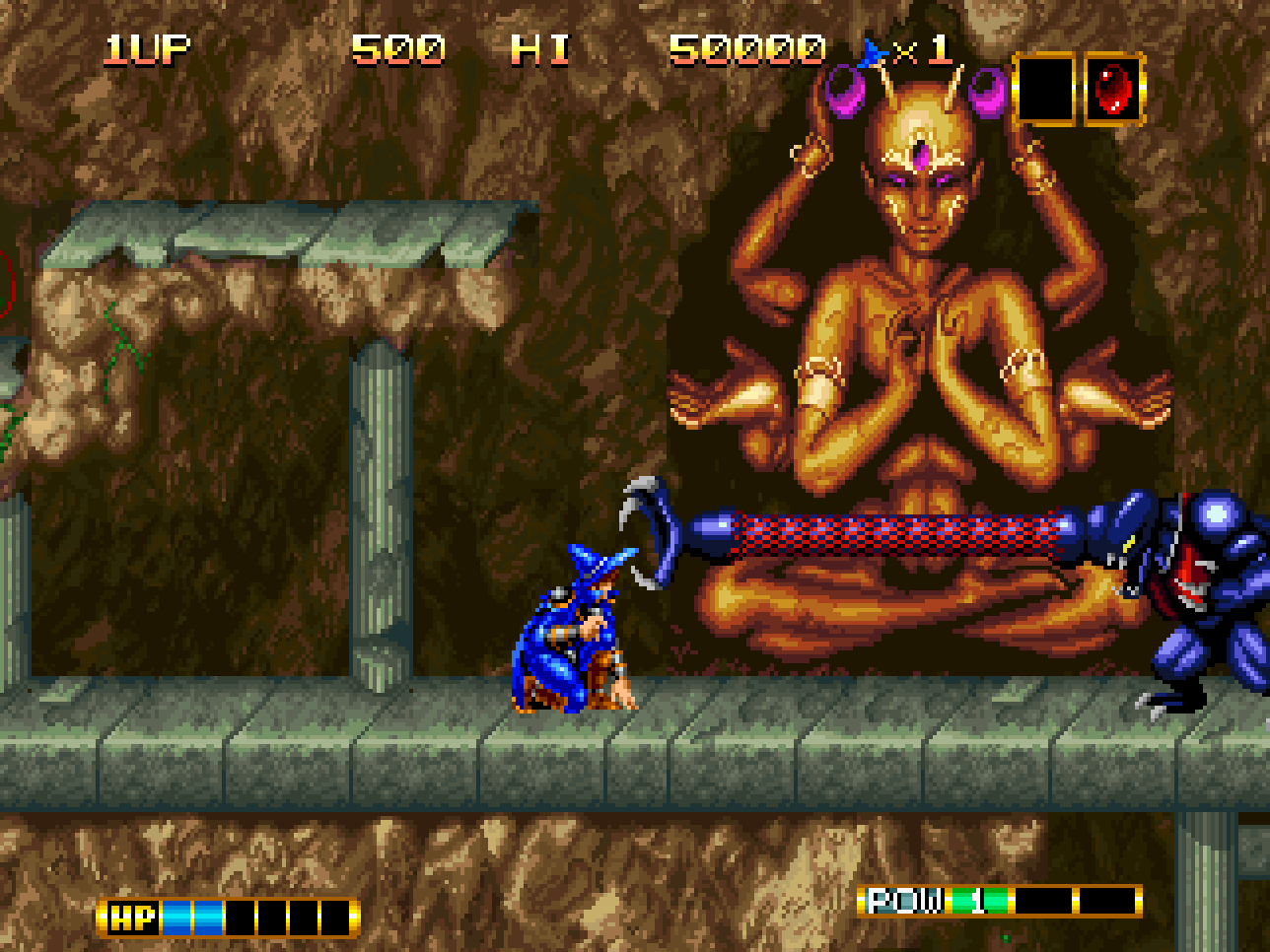Image resolution: width=1270 pixels, height=952 pixels.
Task: Select the empty black item slot
Action: click(1044, 90)
